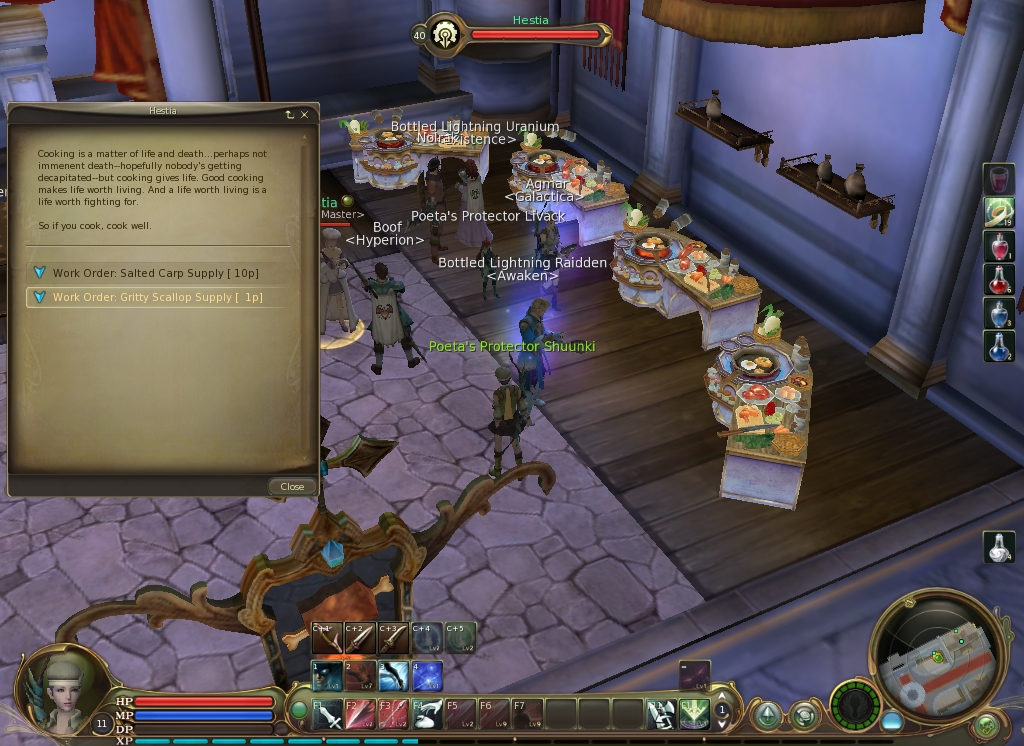Activate the blue starburst skill in slot 4
Screen dimensions: 1024x746
tap(428, 676)
